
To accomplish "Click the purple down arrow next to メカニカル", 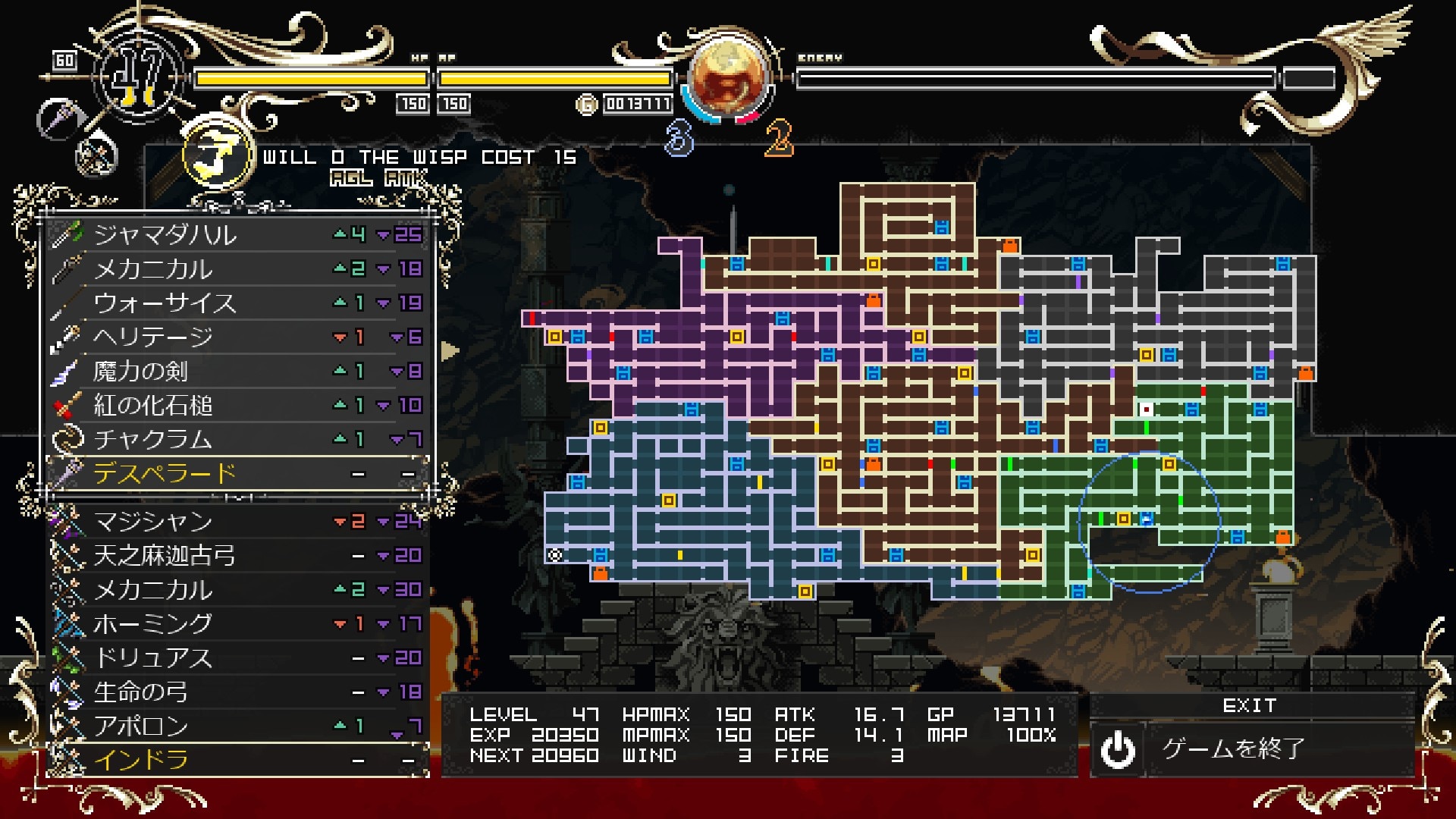I will 382,269.
